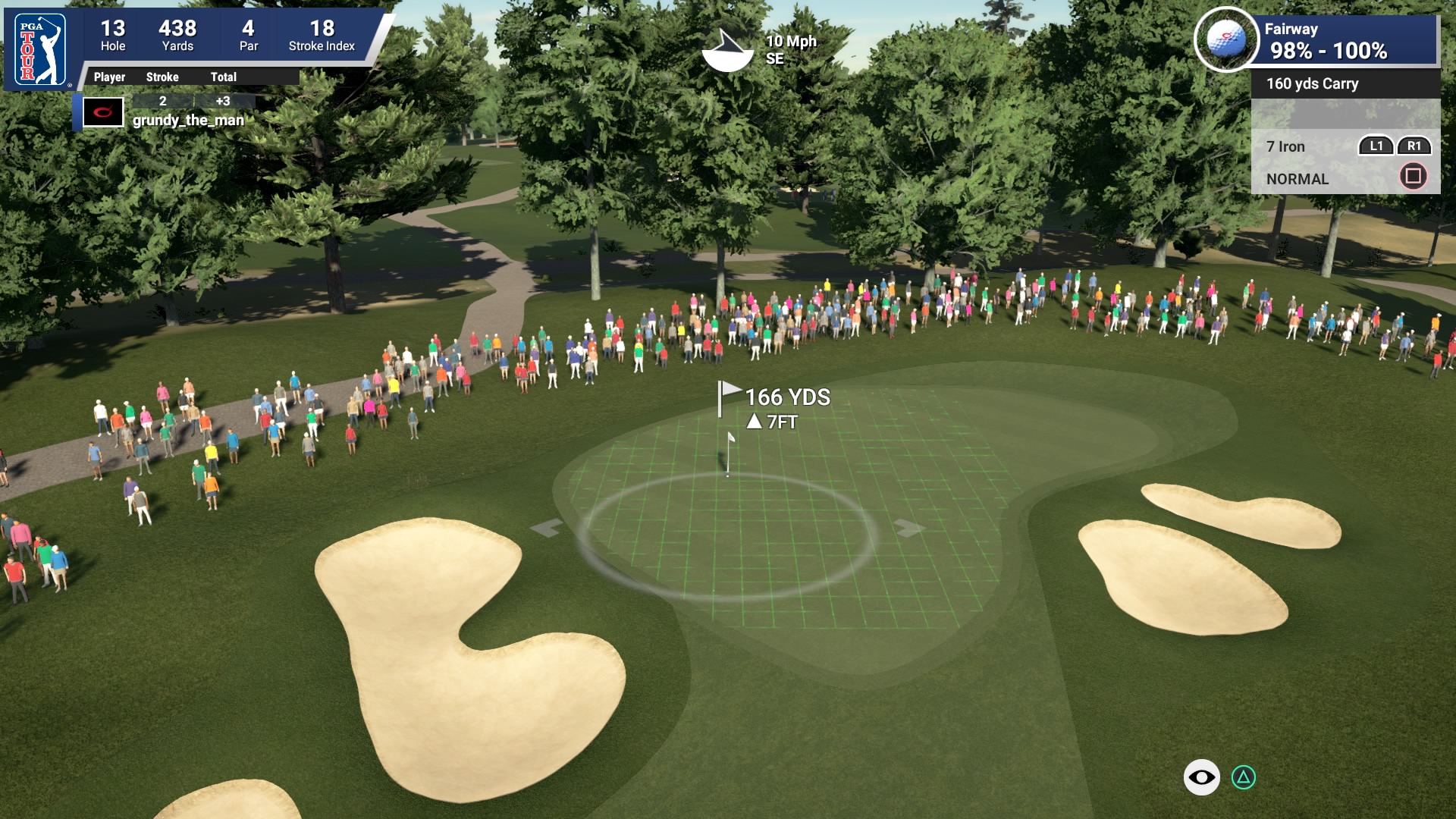Click the right aim arrow on the green
1456x819 pixels.
pos(908,526)
